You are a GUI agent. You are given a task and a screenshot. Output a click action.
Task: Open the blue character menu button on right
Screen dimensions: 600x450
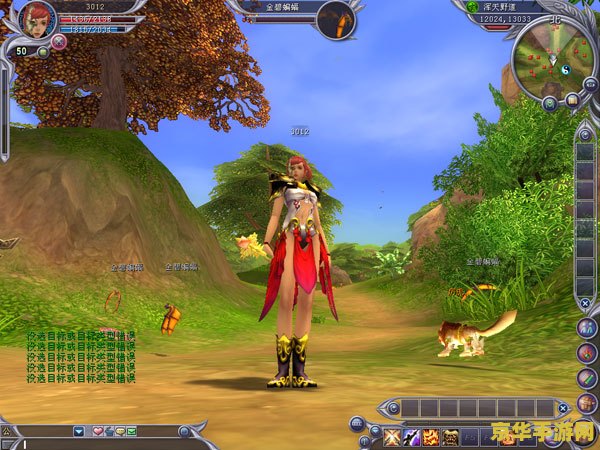coord(586,328)
